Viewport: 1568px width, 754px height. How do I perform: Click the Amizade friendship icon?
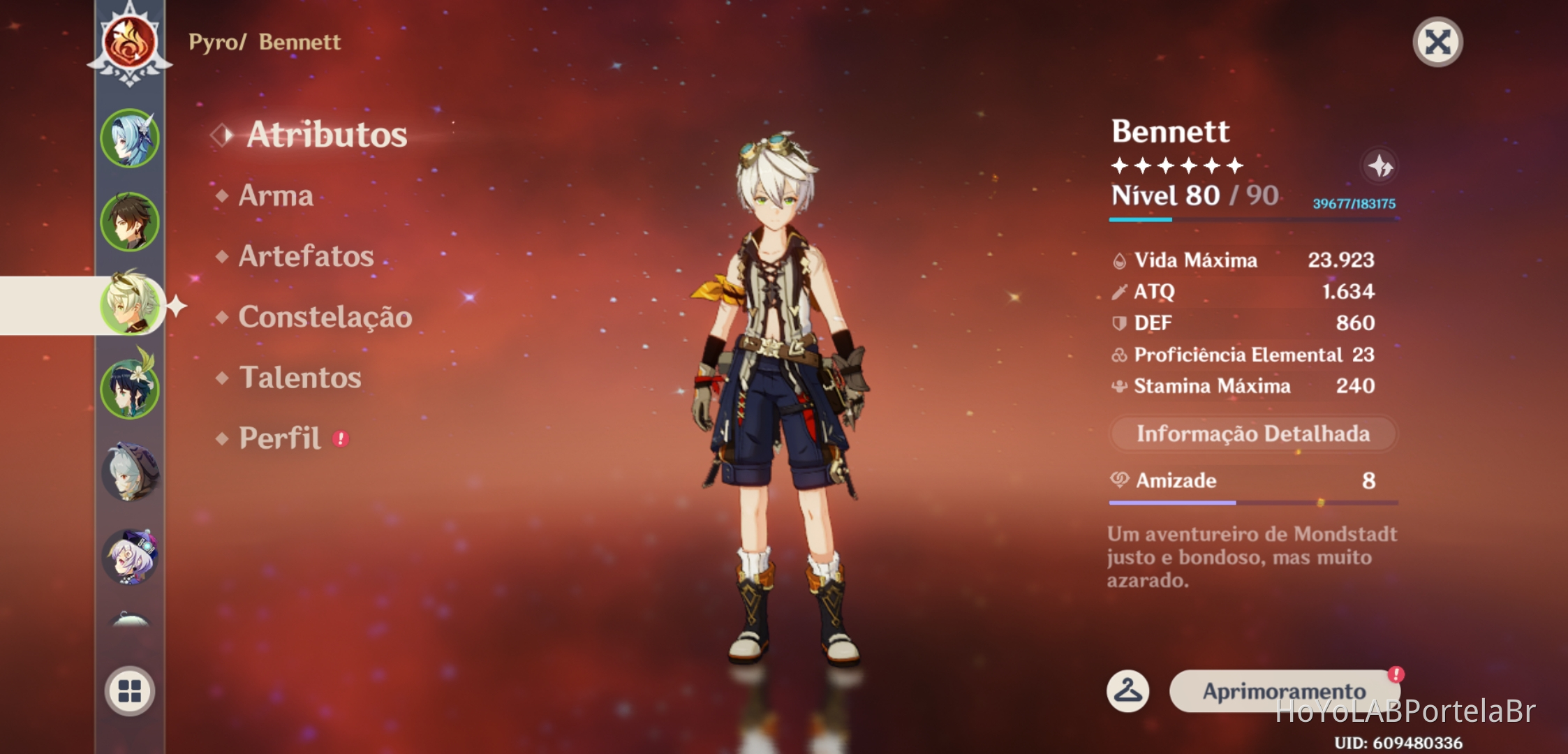(1120, 480)
